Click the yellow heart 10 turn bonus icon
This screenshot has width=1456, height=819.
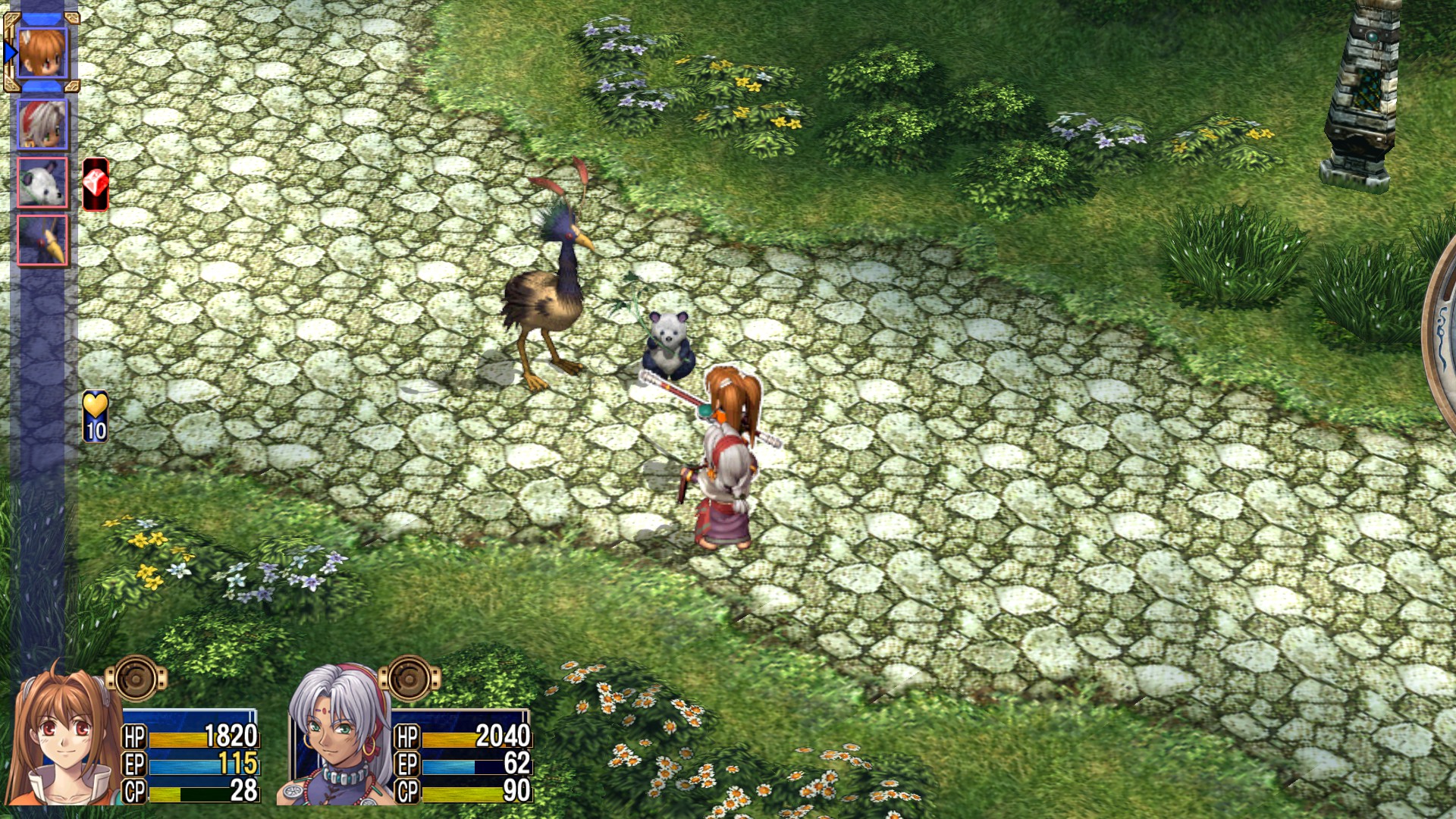(96, 416)
